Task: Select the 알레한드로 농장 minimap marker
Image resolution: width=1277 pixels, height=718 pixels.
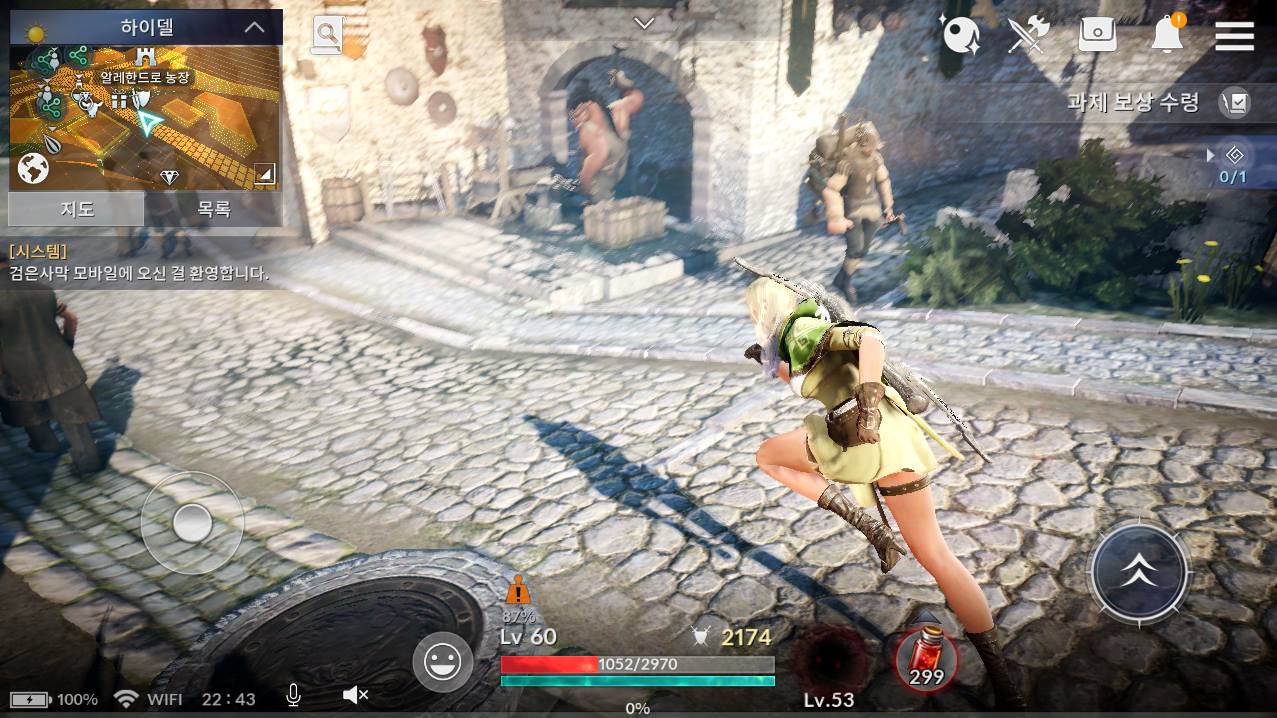Action: pos(145,77)
